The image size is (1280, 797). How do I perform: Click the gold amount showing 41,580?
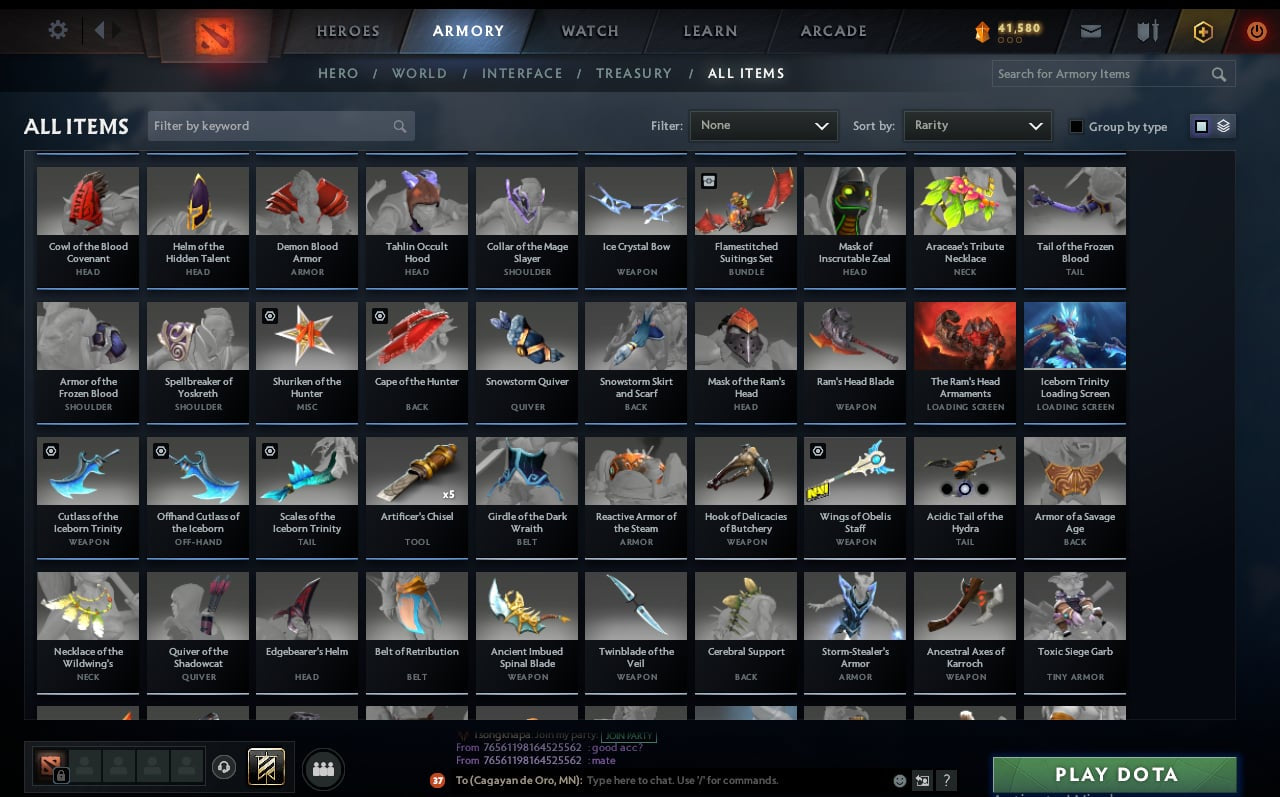pyautogui.click(x=1010, y=29)
